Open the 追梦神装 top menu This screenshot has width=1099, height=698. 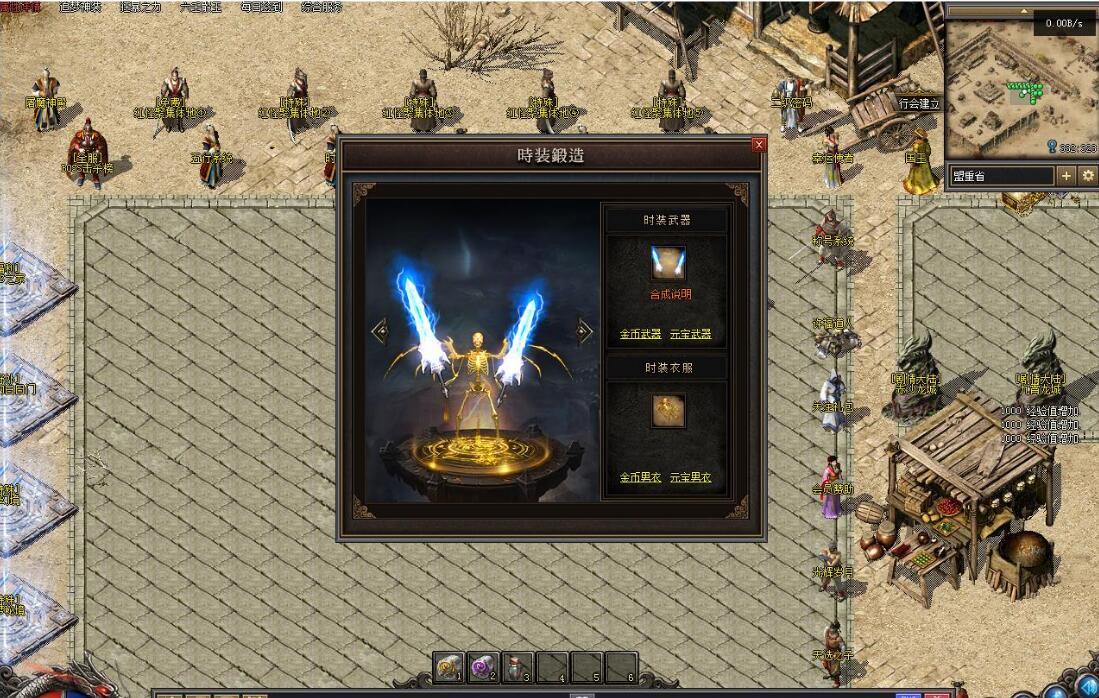(78, 7)
